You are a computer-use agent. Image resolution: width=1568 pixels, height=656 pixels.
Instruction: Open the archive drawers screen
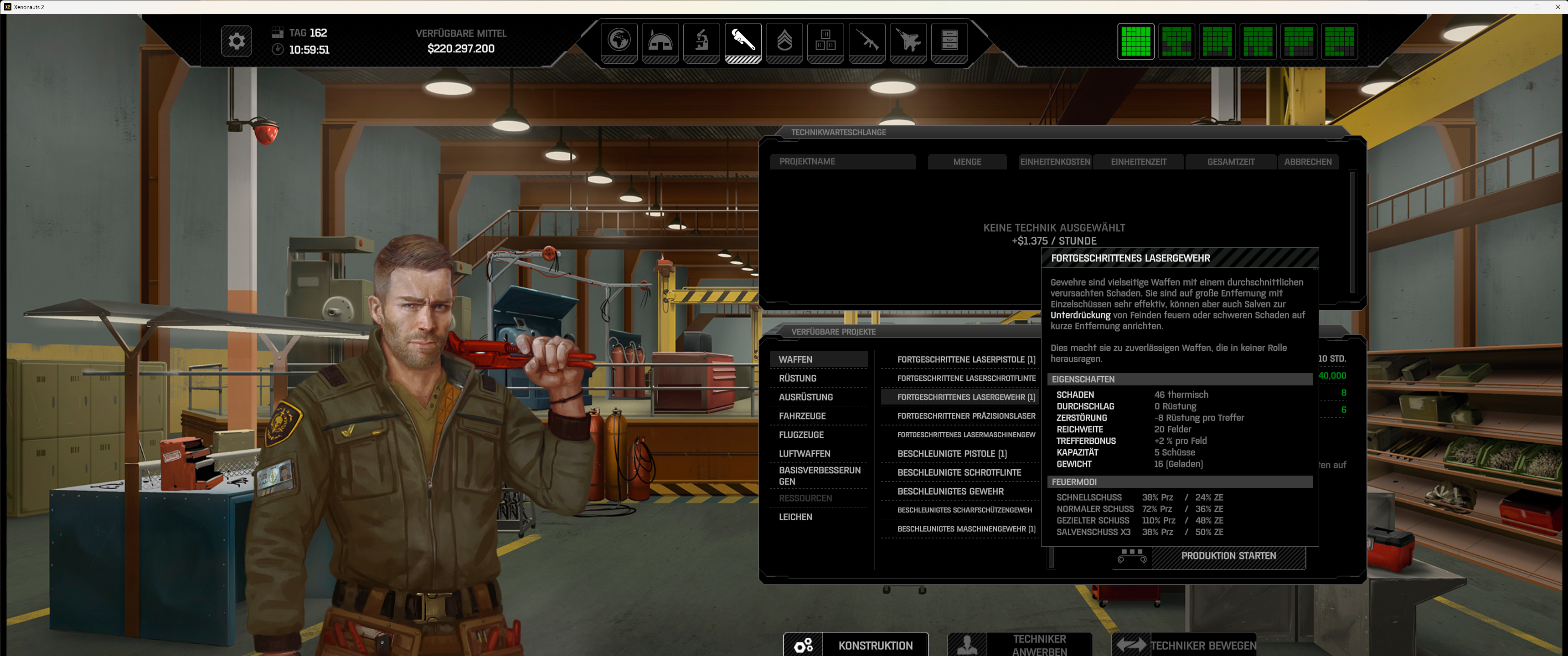pyautogui.click(x=949, y=41)
